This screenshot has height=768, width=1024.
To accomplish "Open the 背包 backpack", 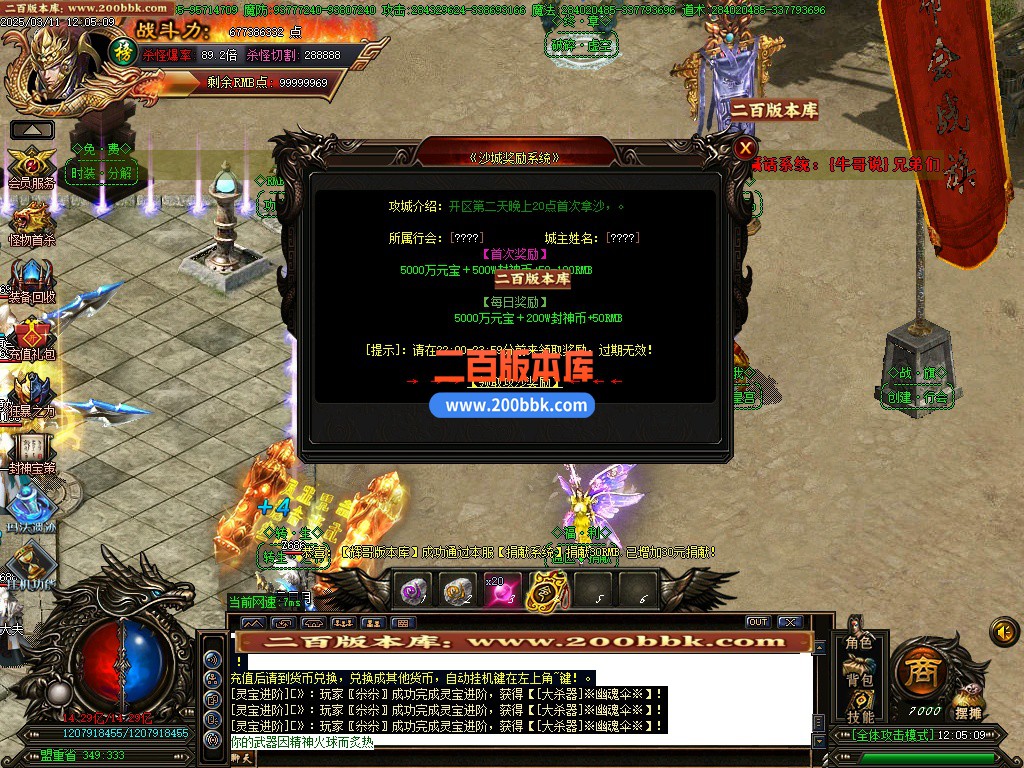I will tap(859, 679).
